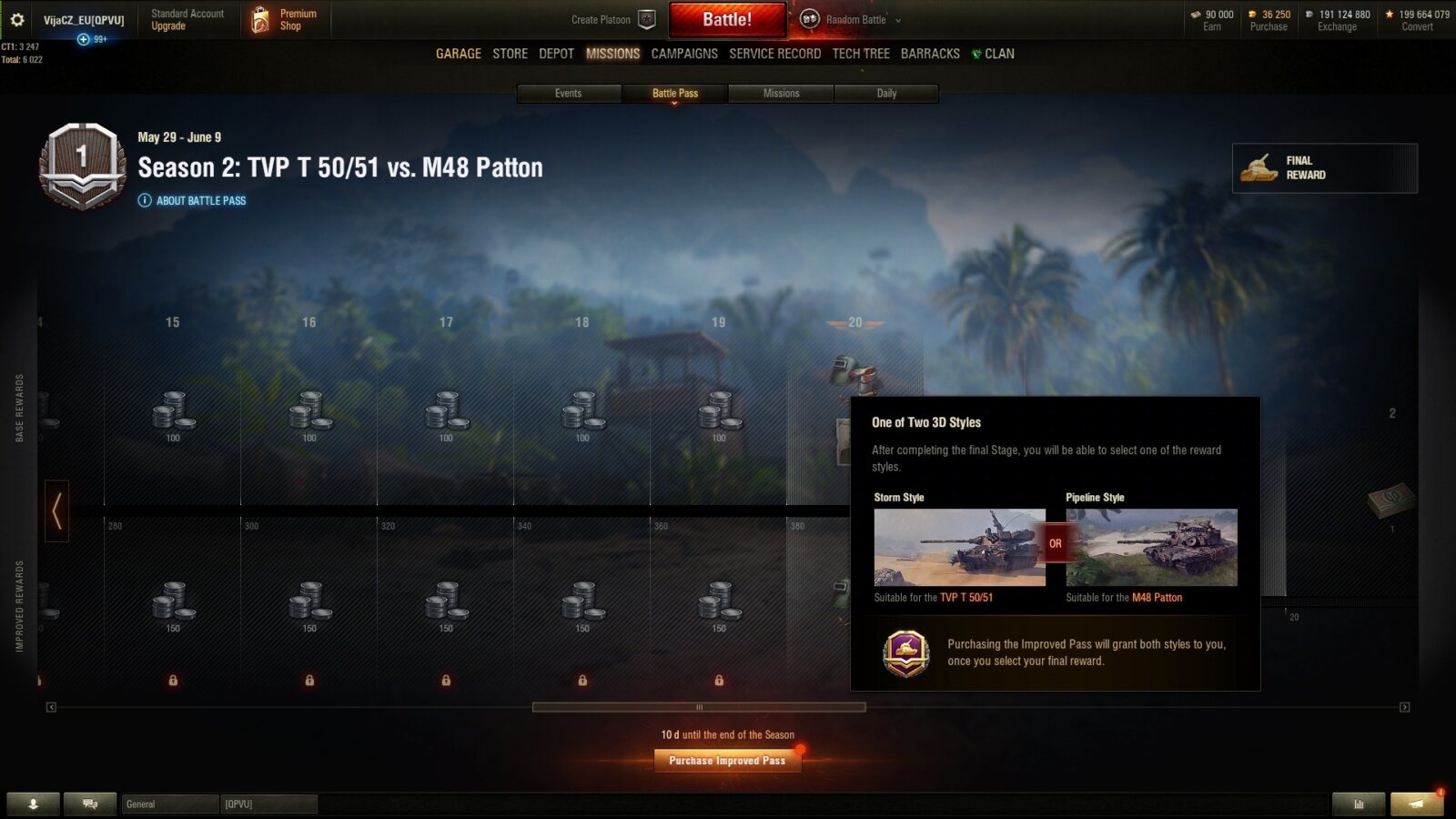The width and height of the screenshot is (1456, 819).
Task: Open Campaigns from top navigation
Action: [684, 54]
